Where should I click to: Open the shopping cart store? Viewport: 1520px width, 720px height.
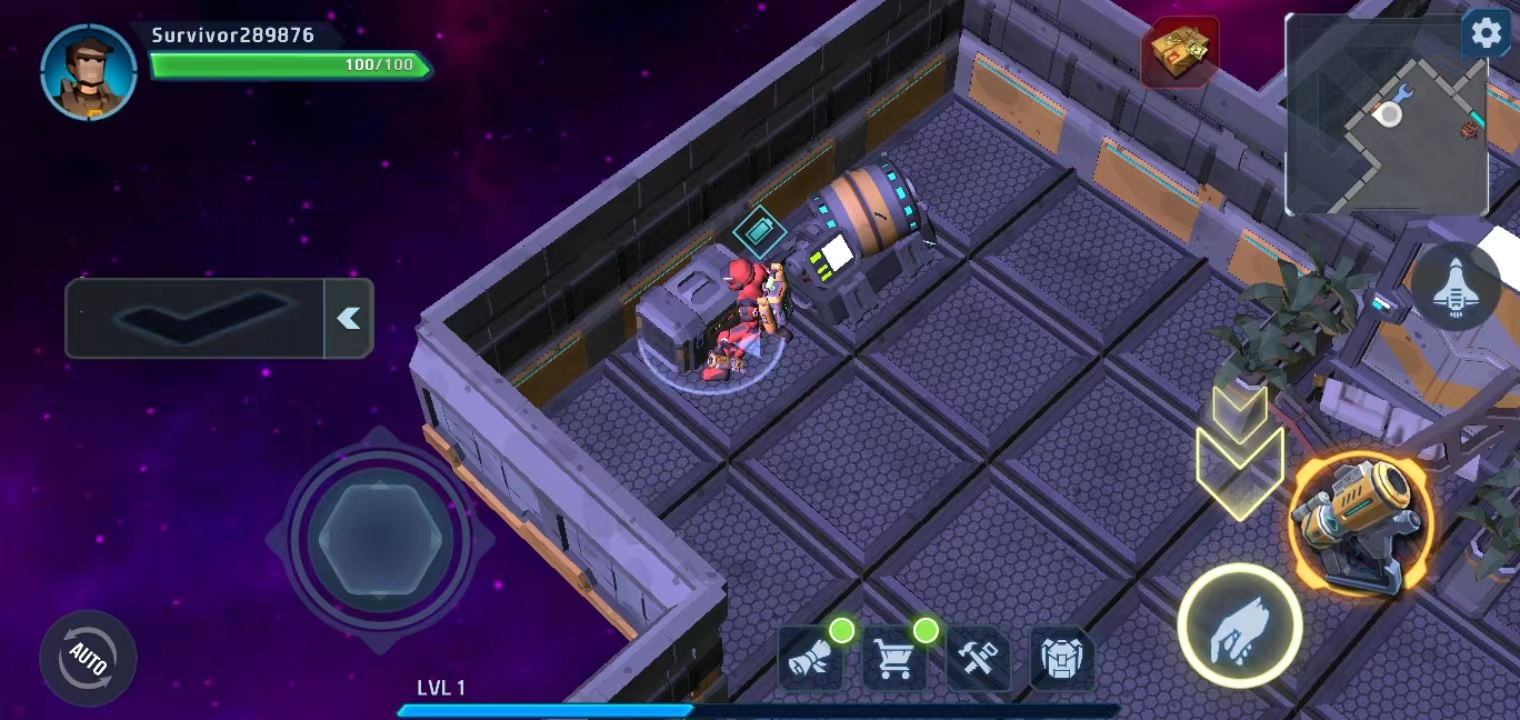tap(894, 659)
